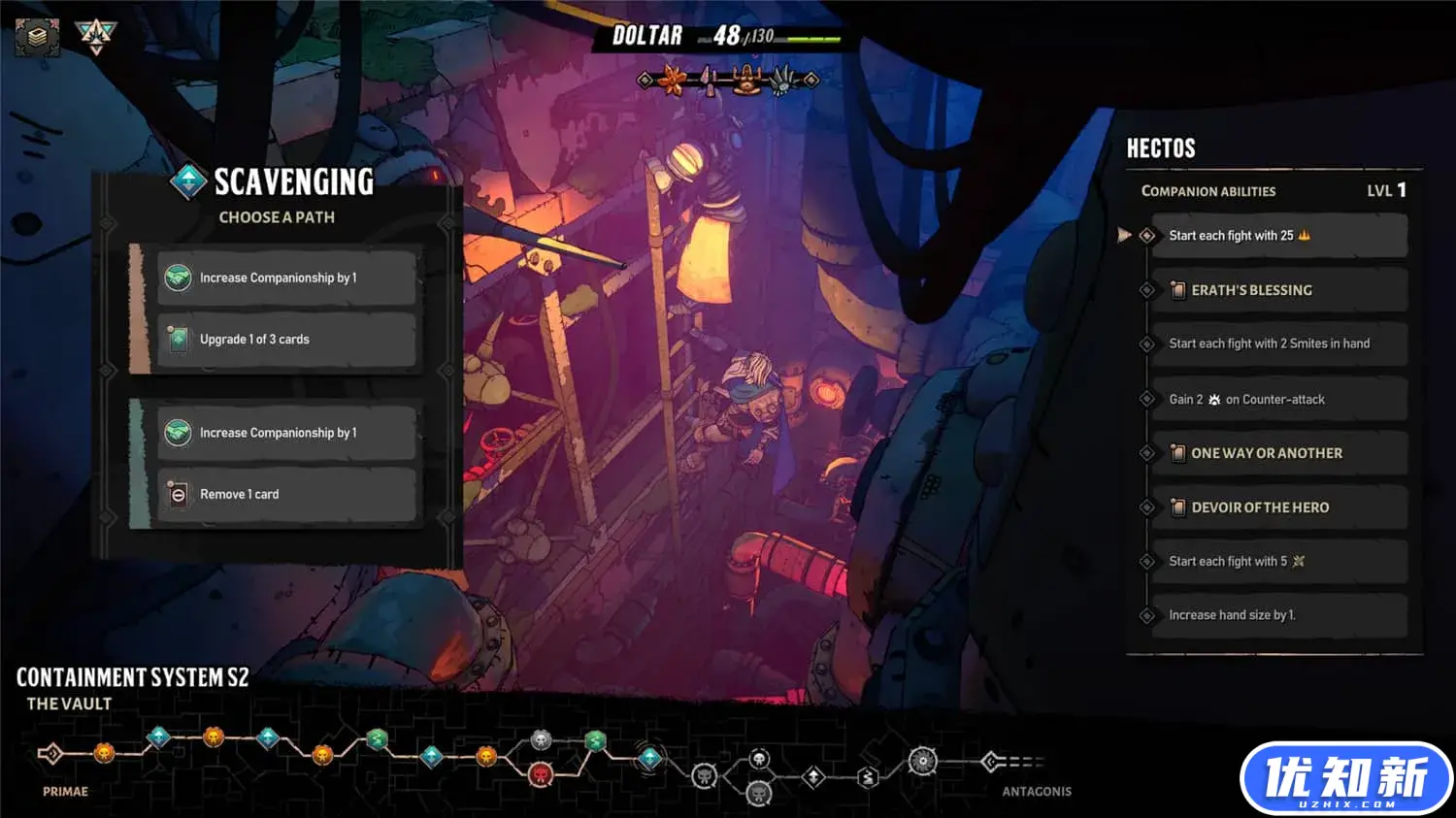Choose the path with Upgrade 1 of 3 cards
Image resolution: width=1456 pixels, height=818 pixels.
pos(286,340)
